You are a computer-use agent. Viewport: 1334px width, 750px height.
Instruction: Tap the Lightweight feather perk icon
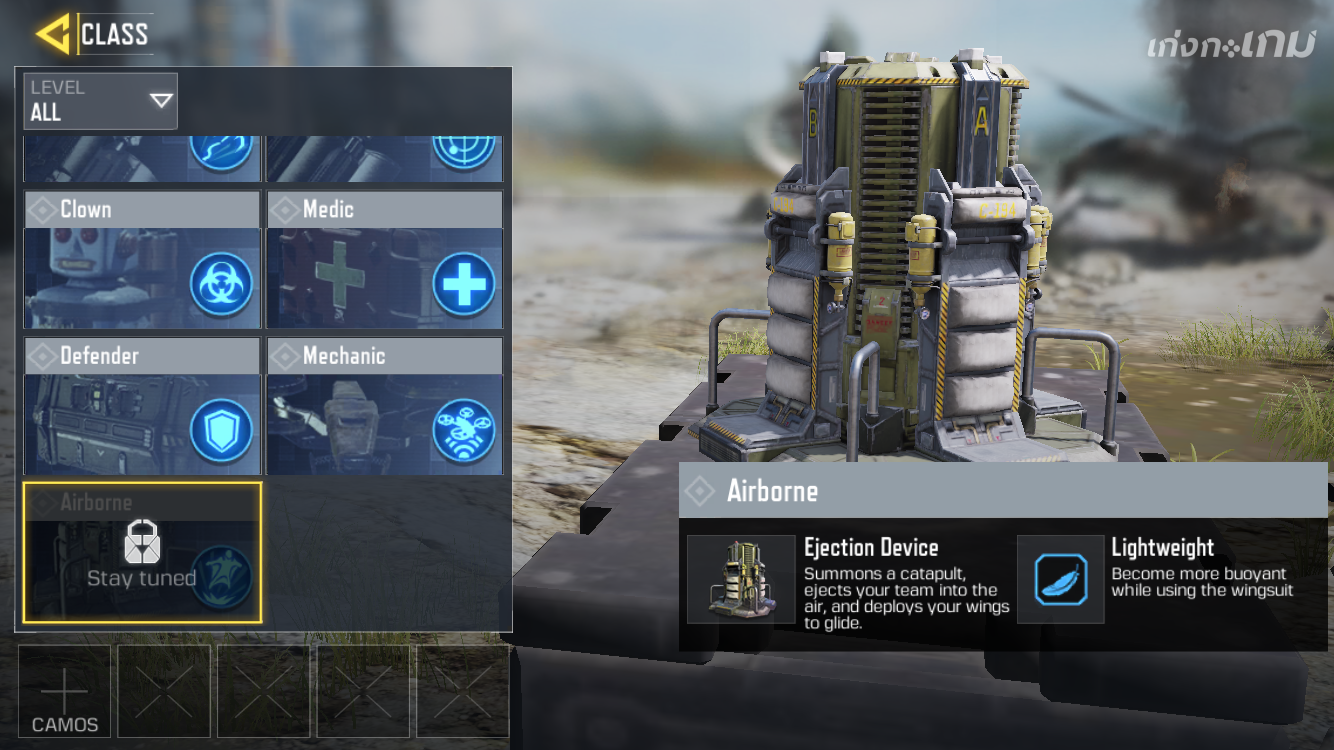(1061, 579)
